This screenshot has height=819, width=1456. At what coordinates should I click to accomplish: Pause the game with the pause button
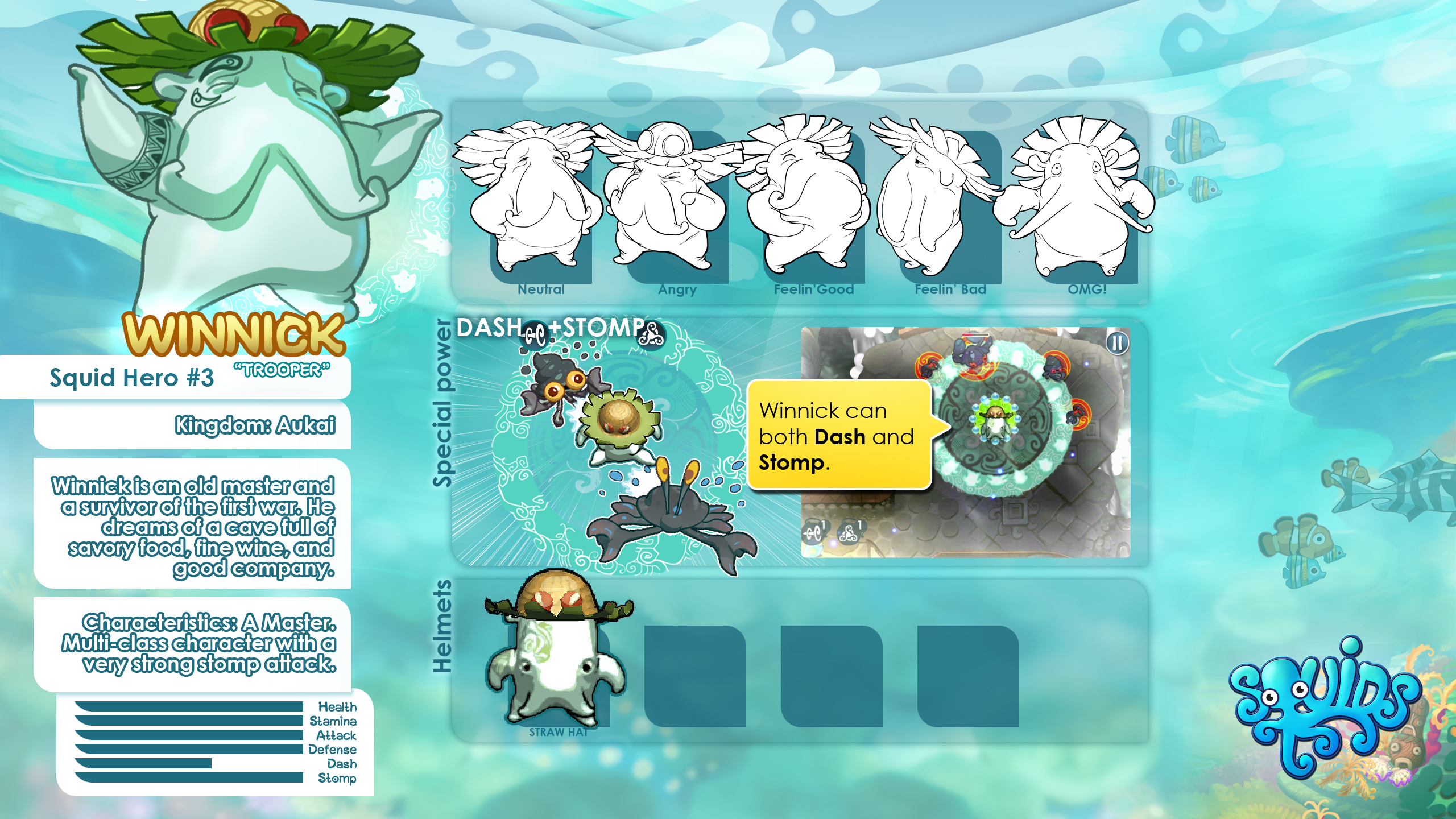(1117, 343)
